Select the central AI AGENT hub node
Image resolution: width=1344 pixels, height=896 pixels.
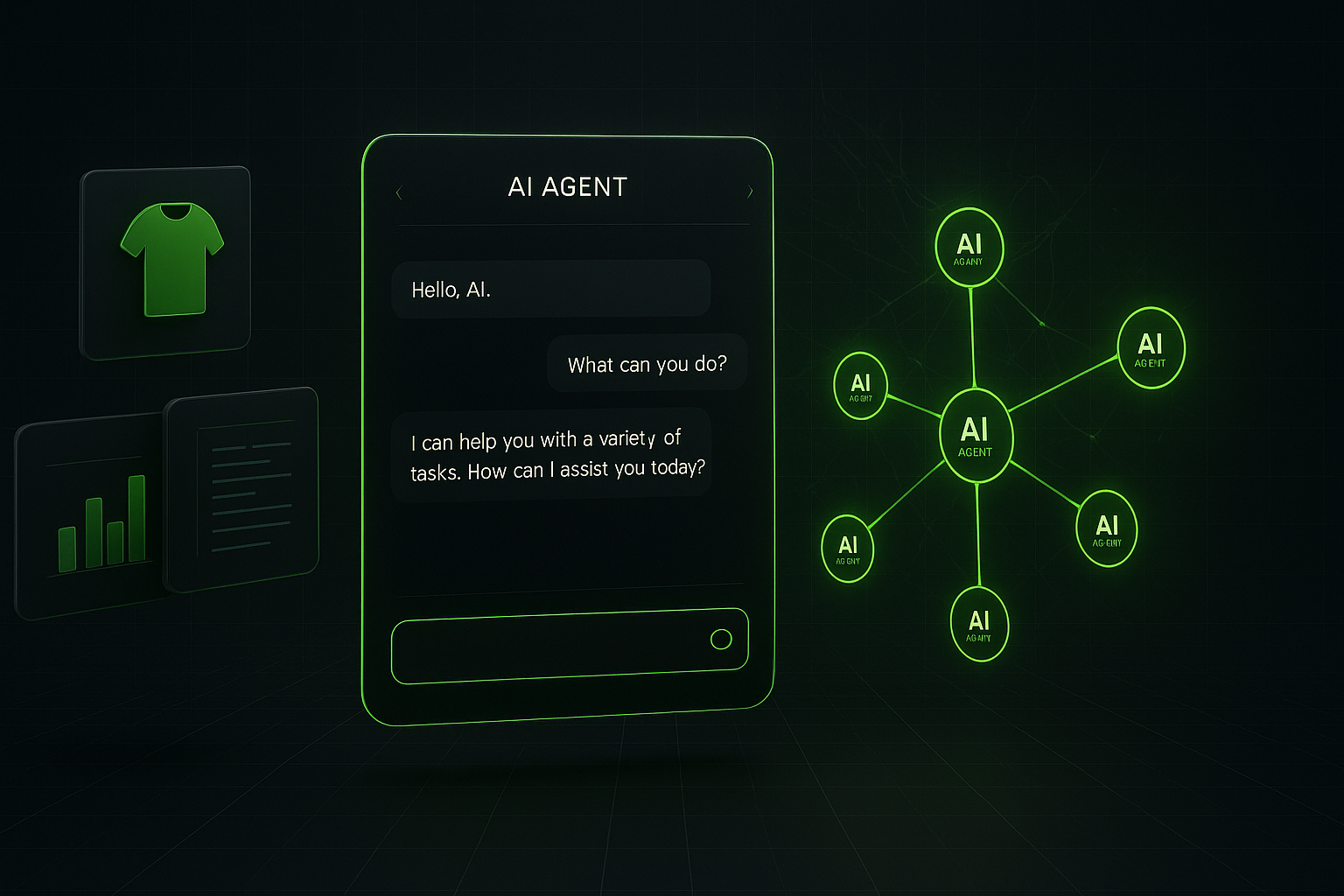[976, 436]
